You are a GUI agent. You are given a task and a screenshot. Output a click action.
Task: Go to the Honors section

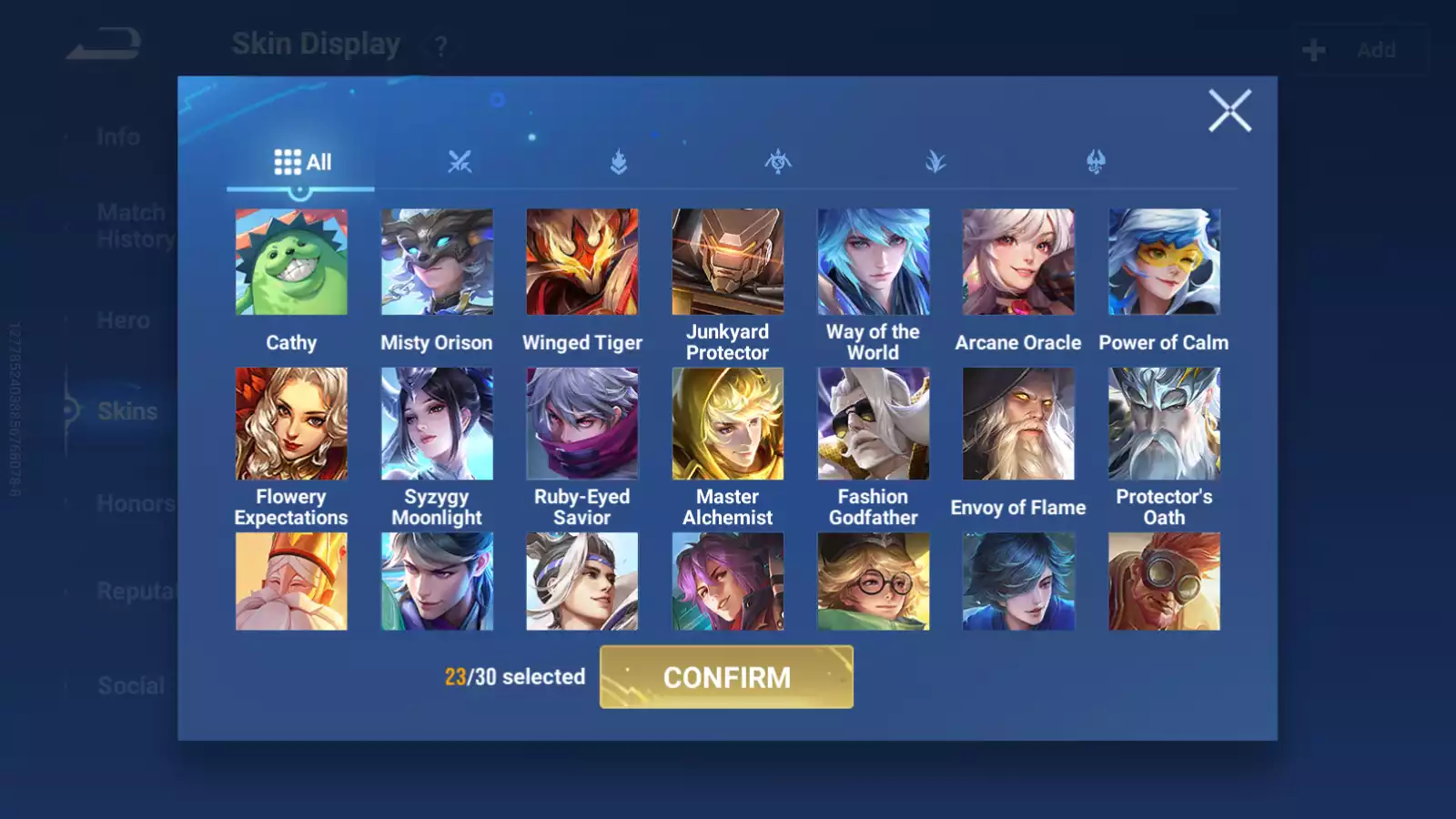tap(136, 503)
